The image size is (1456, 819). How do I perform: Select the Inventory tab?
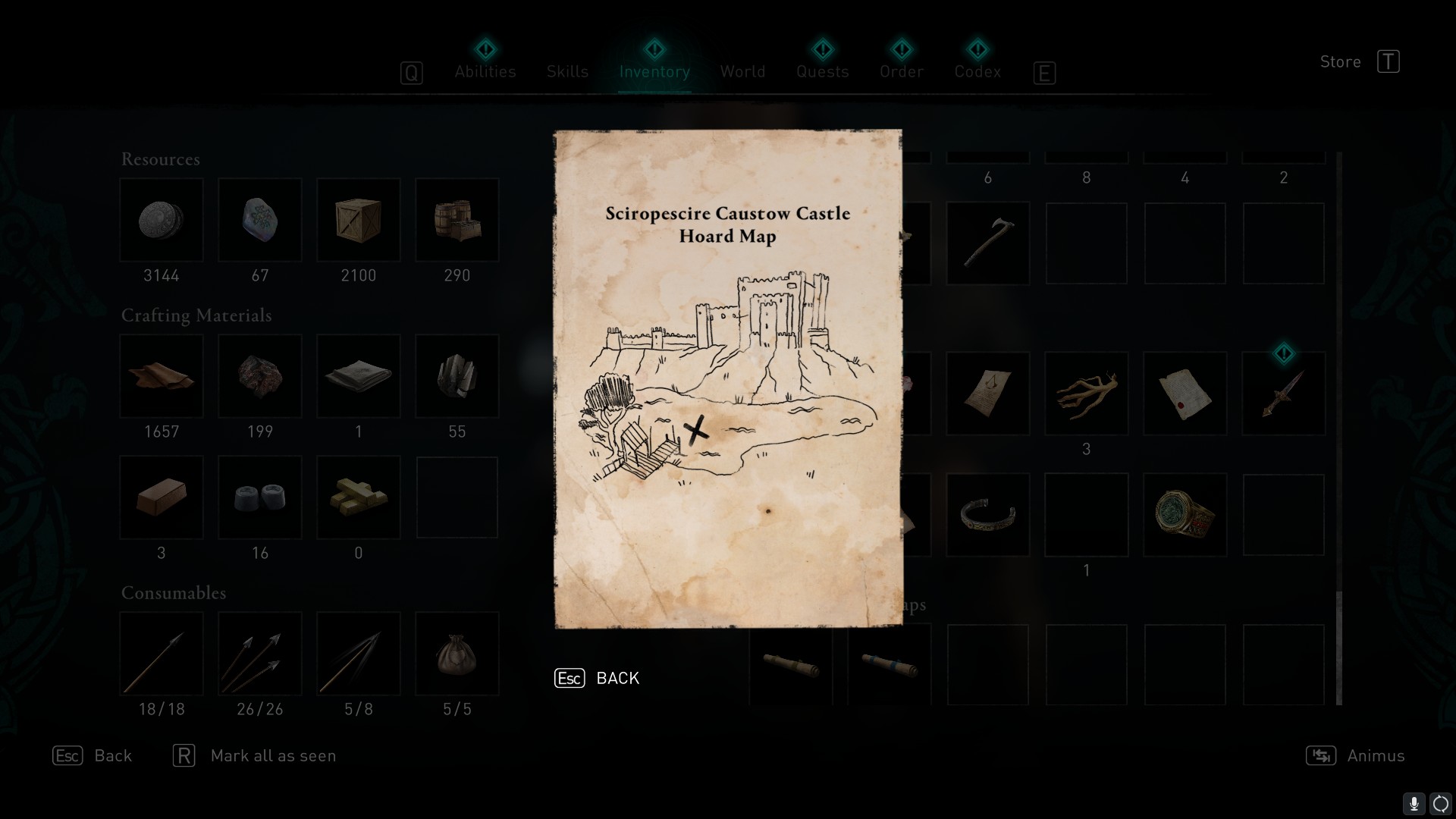tap(654, 71)
